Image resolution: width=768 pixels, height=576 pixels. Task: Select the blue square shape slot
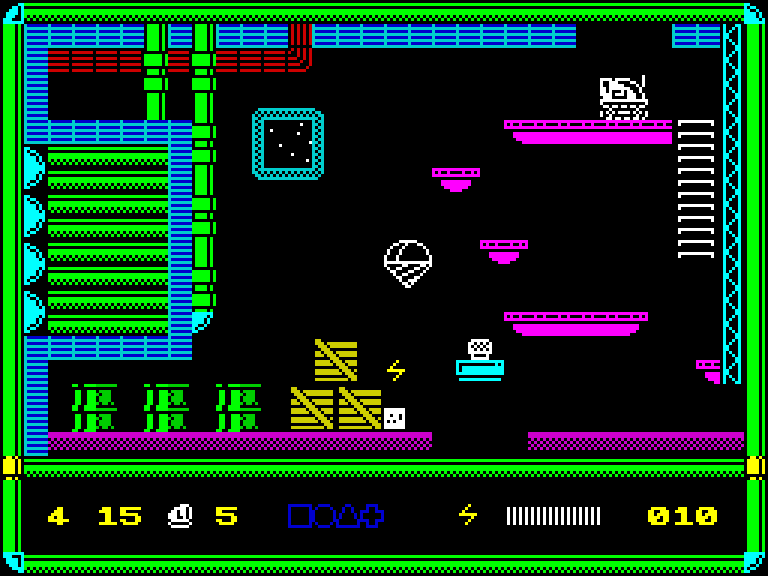299,516
